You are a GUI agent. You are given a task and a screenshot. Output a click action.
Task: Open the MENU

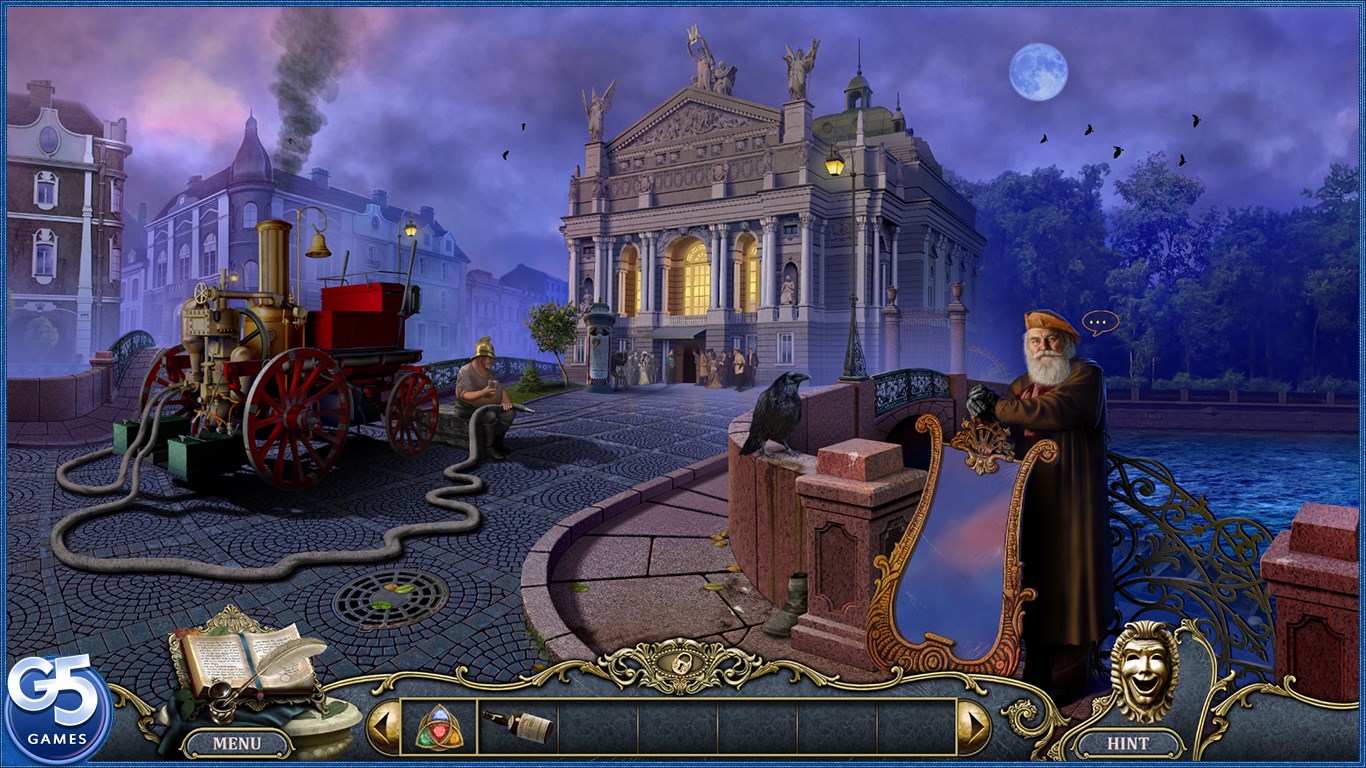click(x=236, y=744)
